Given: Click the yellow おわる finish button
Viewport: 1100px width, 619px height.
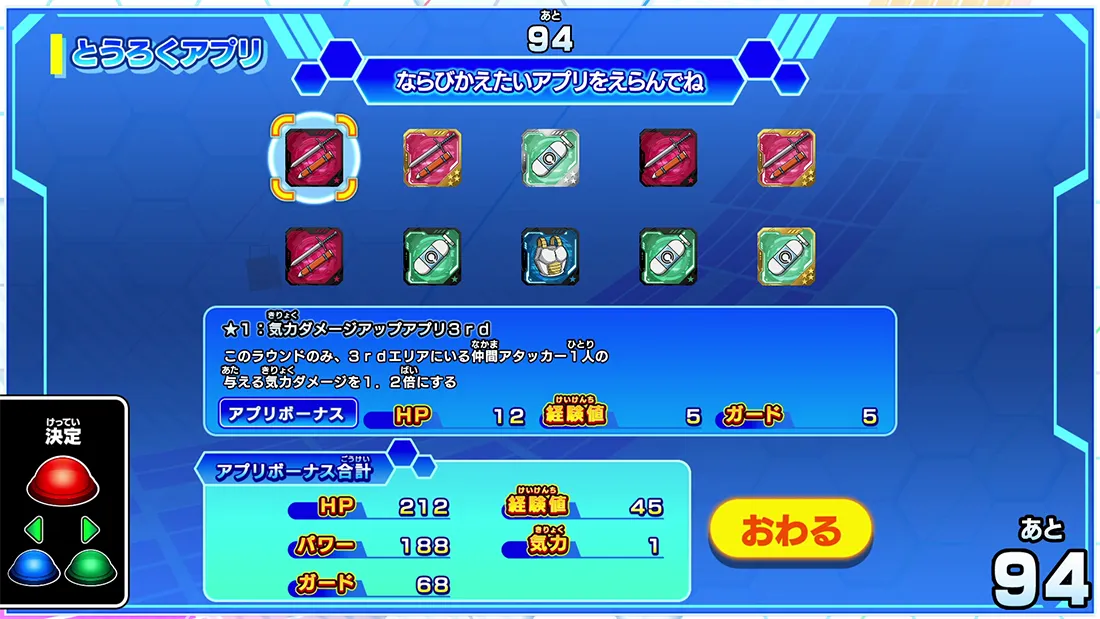Looking at the screenshot, I should (791, 530).
